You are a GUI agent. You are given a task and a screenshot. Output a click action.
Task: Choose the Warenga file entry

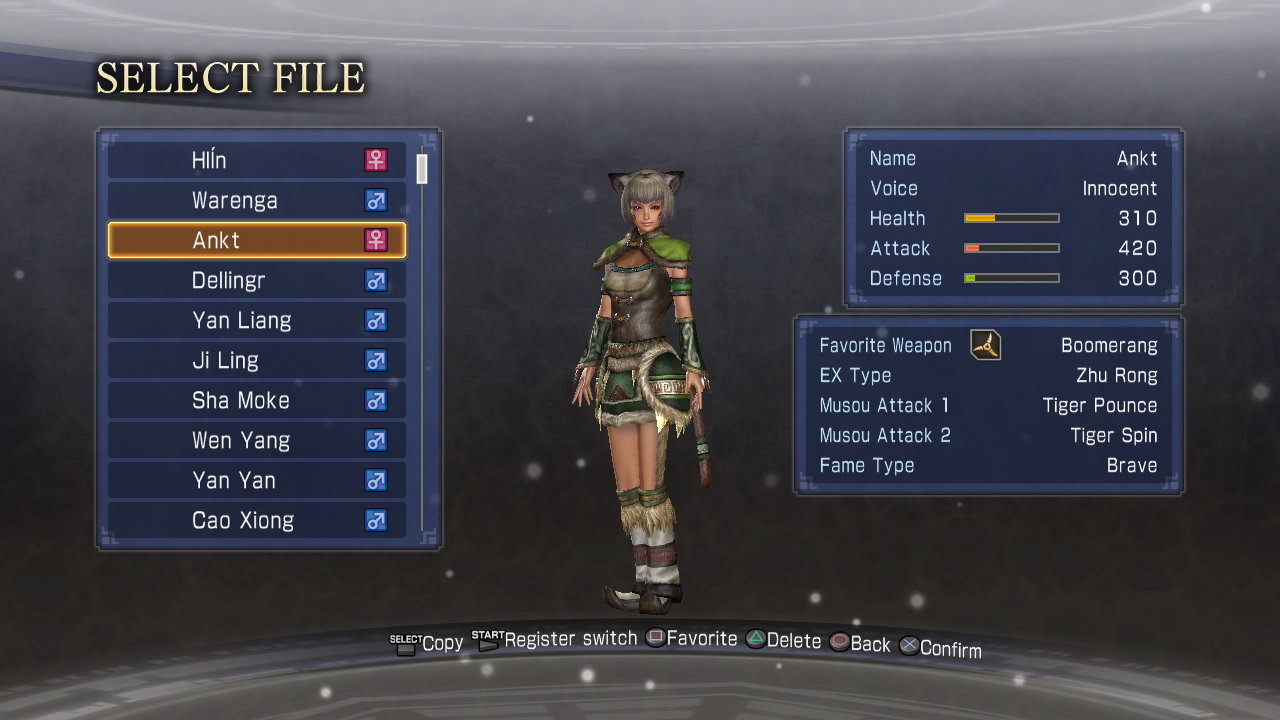[x=256, y=200]
